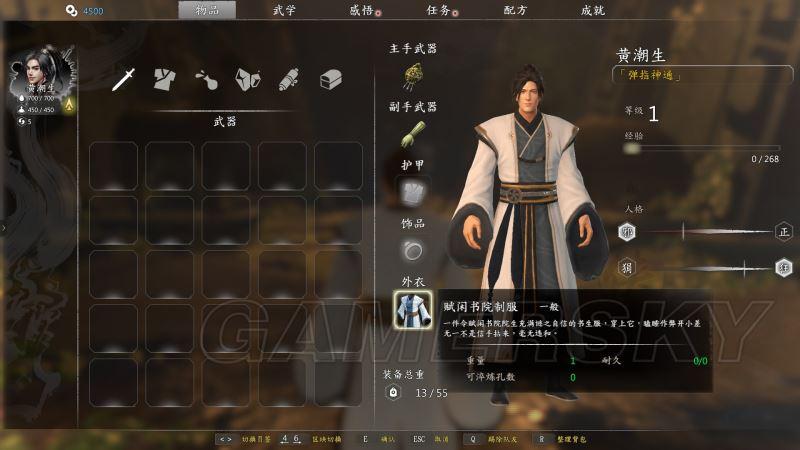Open the scroll category icon
The width and height of the screenshot is (800, 450).
[x=289, y=79]
